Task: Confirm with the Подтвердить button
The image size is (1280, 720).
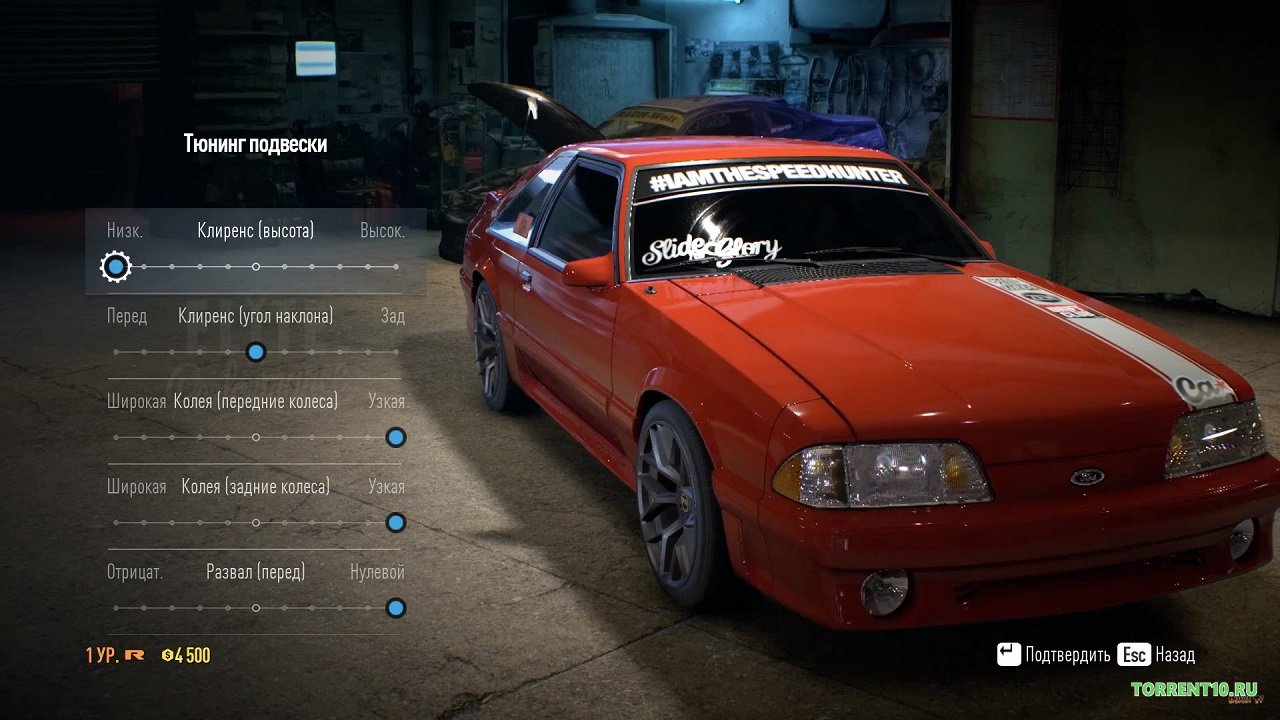Action: pos(1054,655)
